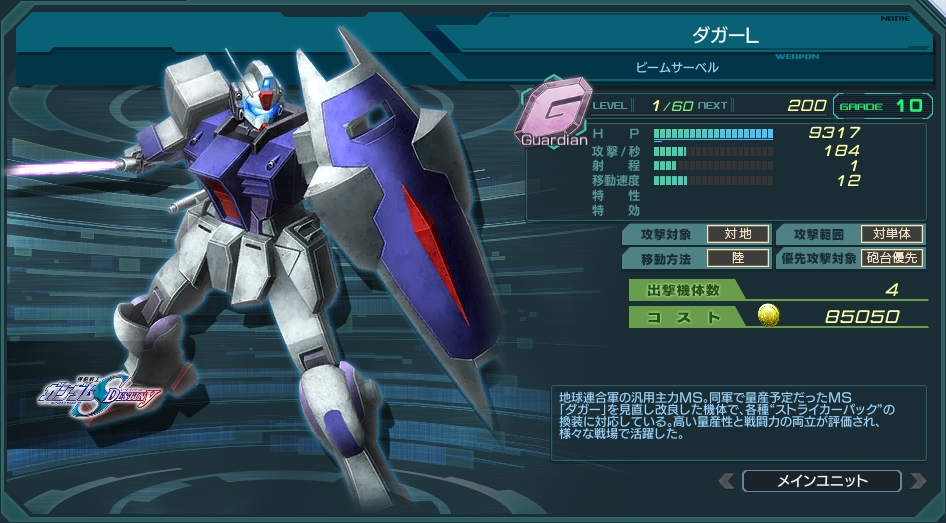Go to the next unit with the right arrow
Screen dimensions: 946x523
pyautogui.click(x=918, y=481)
